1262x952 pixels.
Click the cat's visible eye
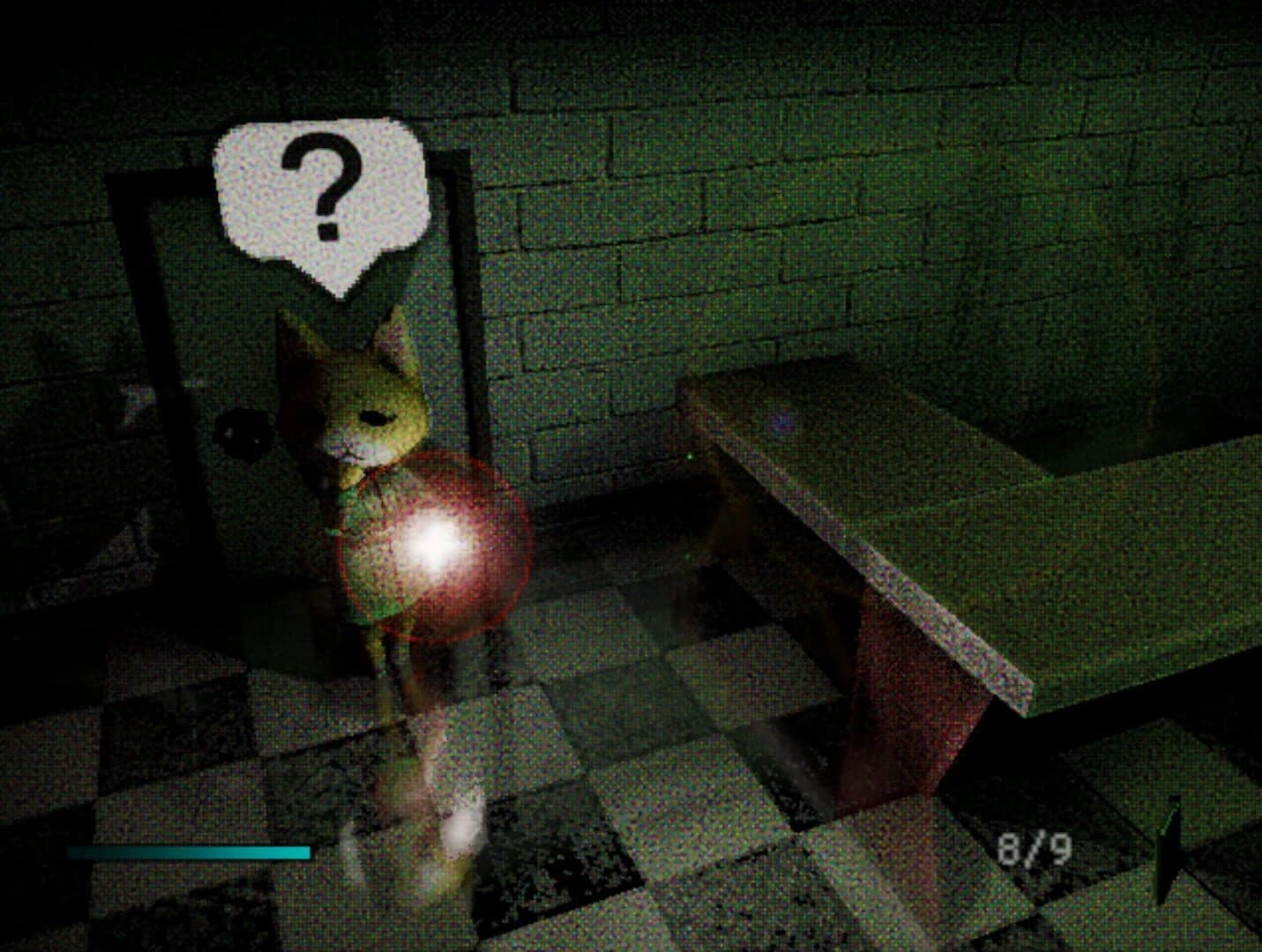tap(379, 414)
